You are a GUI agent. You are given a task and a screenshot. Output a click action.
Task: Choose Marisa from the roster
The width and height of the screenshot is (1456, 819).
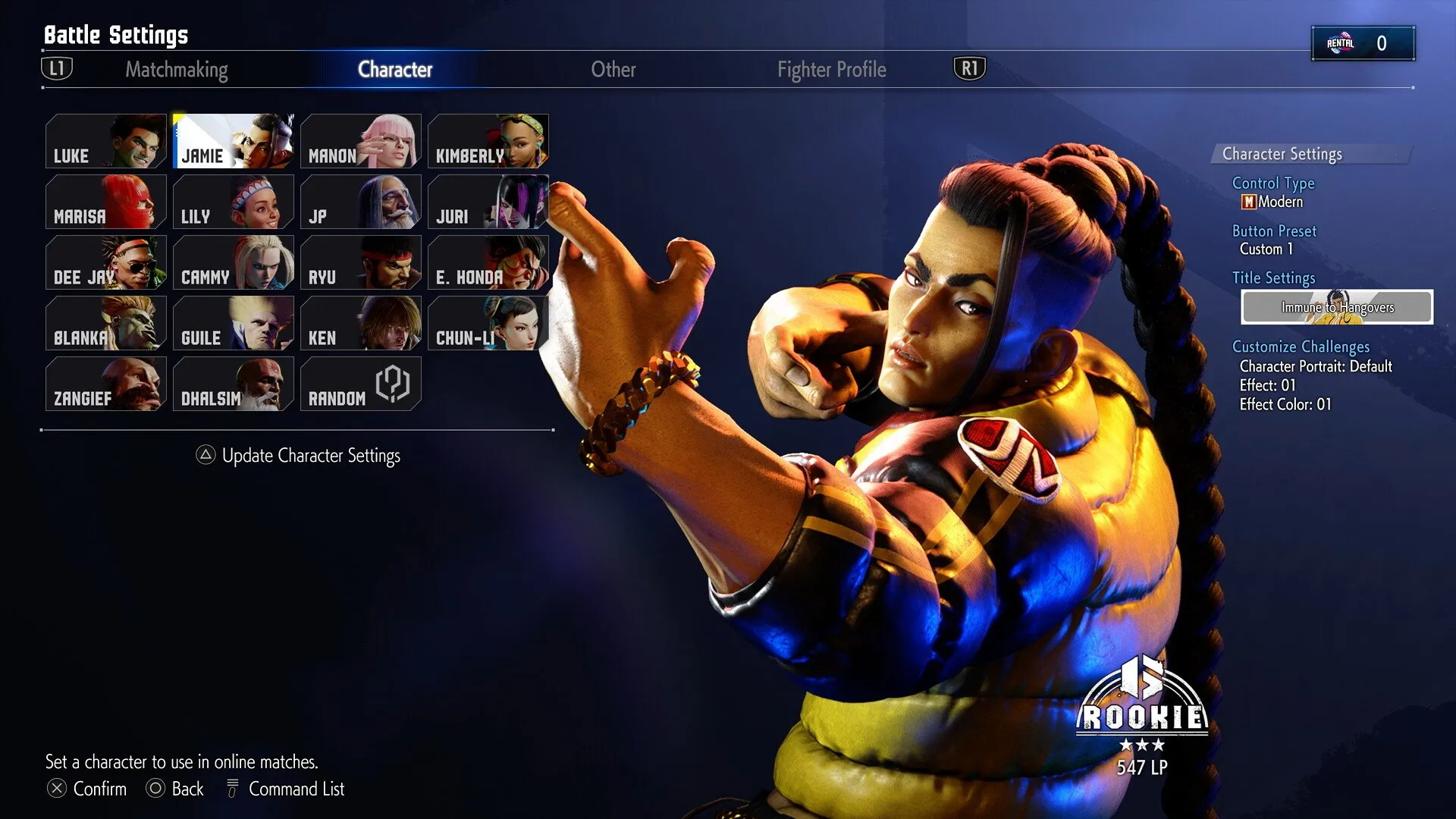tap(105, 202)
